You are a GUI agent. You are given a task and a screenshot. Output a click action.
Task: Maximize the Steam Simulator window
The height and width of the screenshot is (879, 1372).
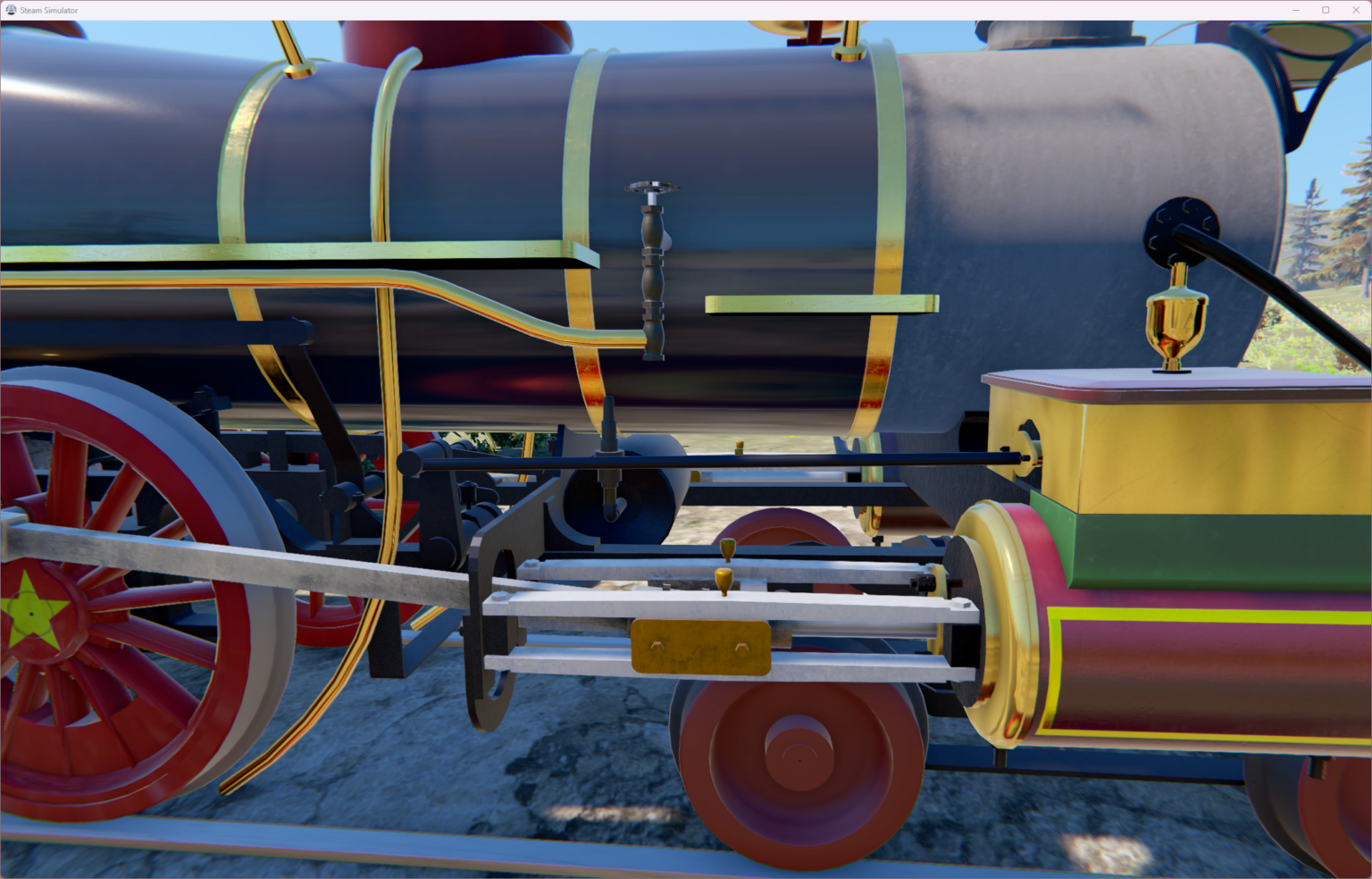1326,9
